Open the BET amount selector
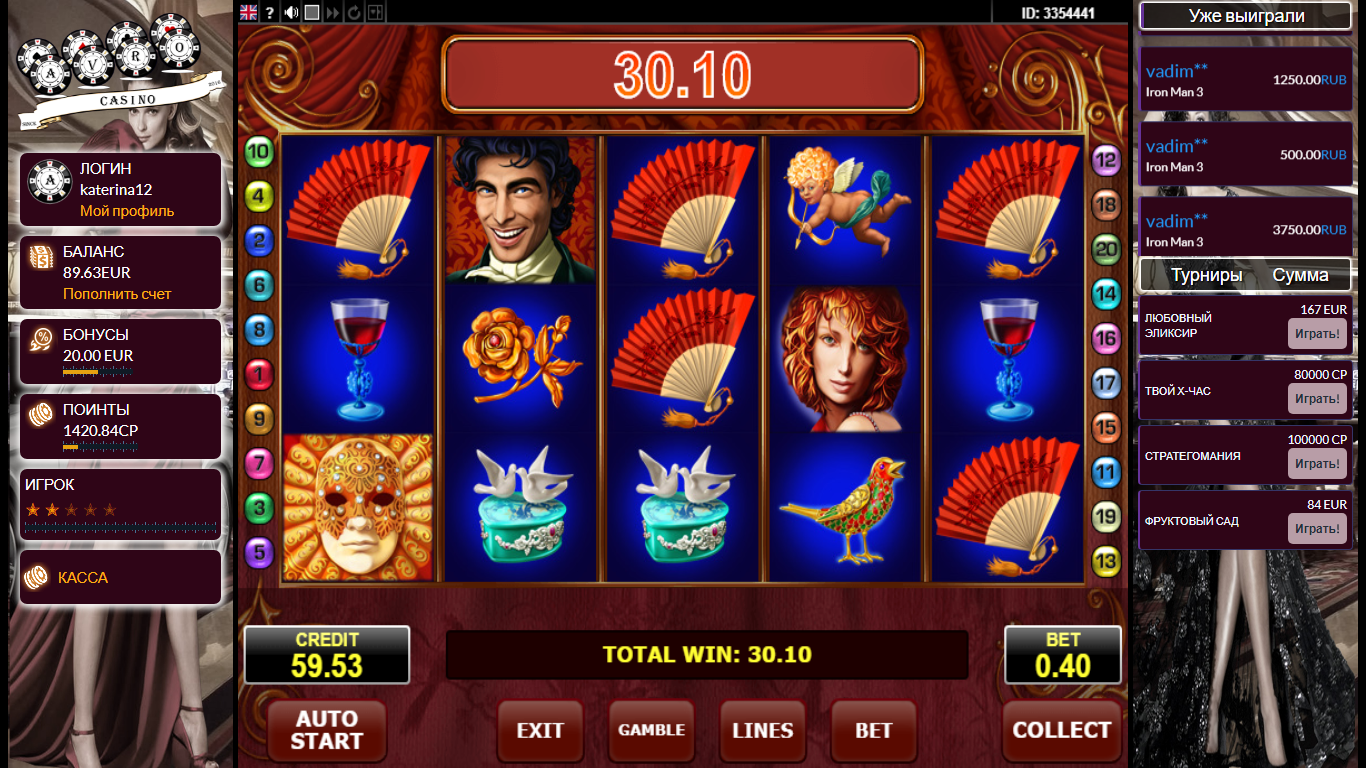The width and height of the screenshot is (1366, 768). click(x=872, y=730)
